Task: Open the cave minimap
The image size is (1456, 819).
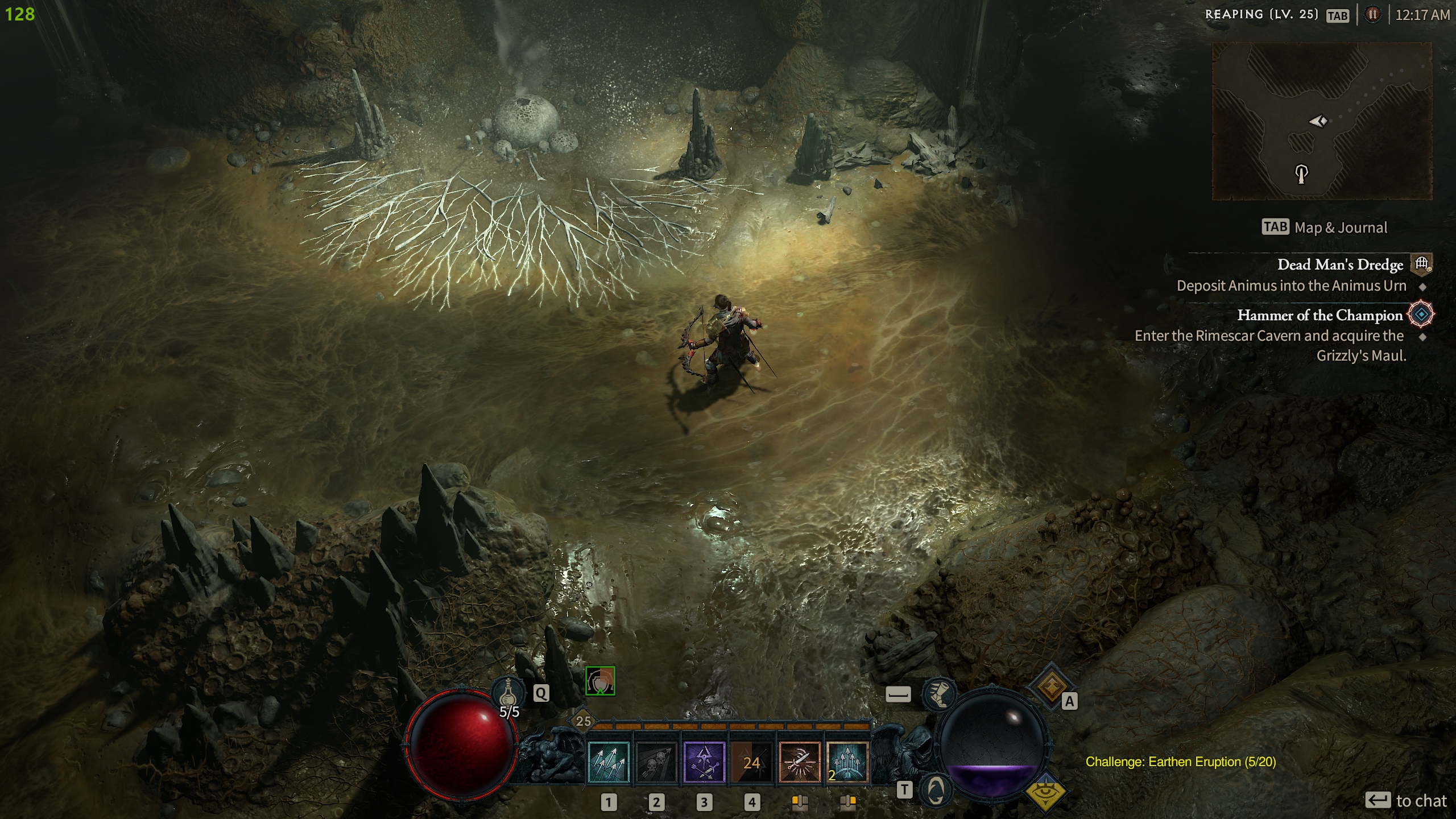Action: 1322,121
